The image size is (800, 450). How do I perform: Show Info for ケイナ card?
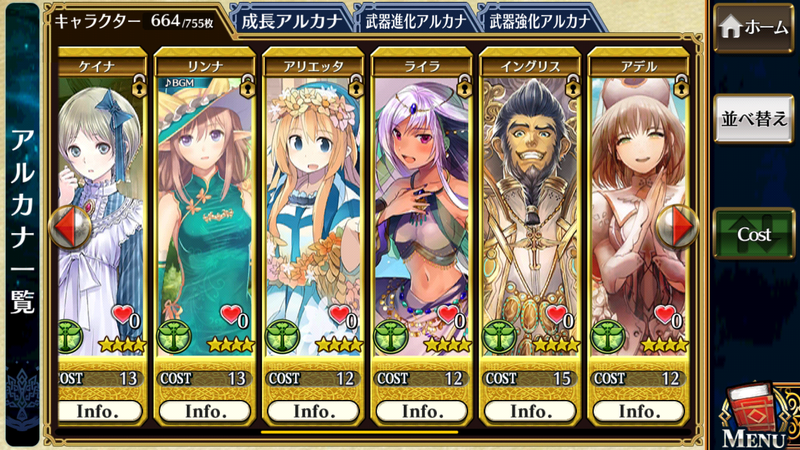pyautogui.click(x=98, y=411)
